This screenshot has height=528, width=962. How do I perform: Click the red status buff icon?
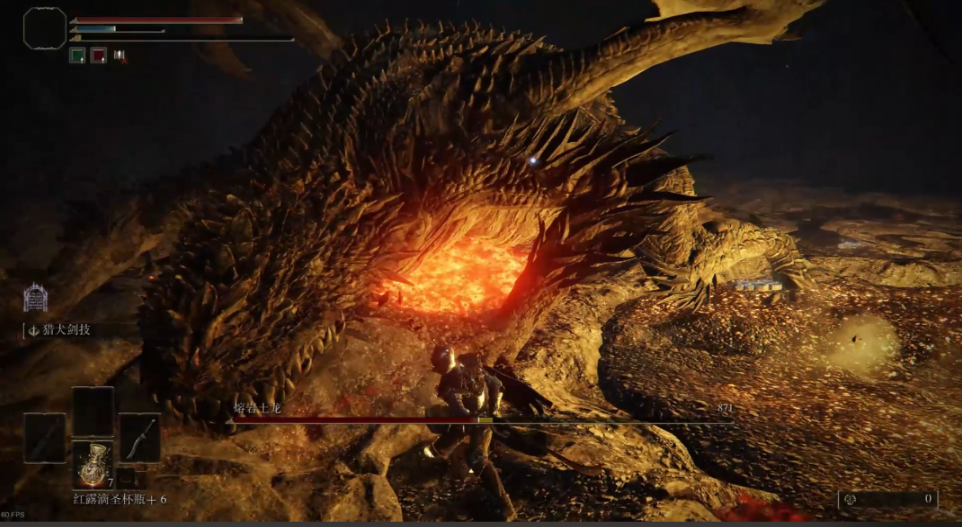(x=99, y=56)
